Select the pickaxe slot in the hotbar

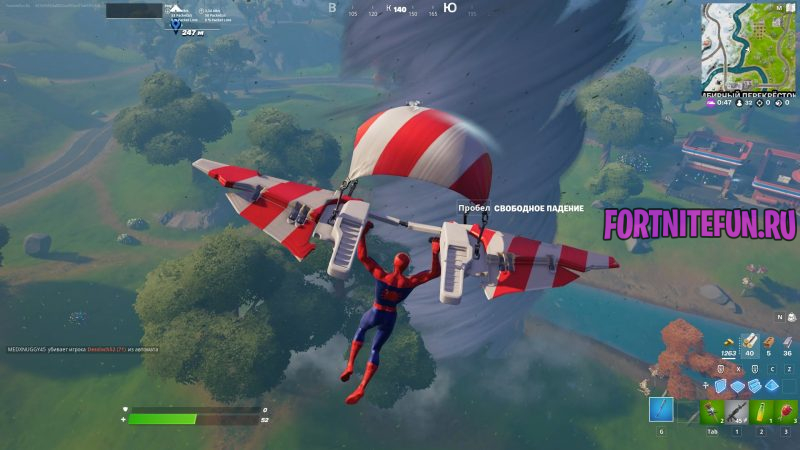661,410
